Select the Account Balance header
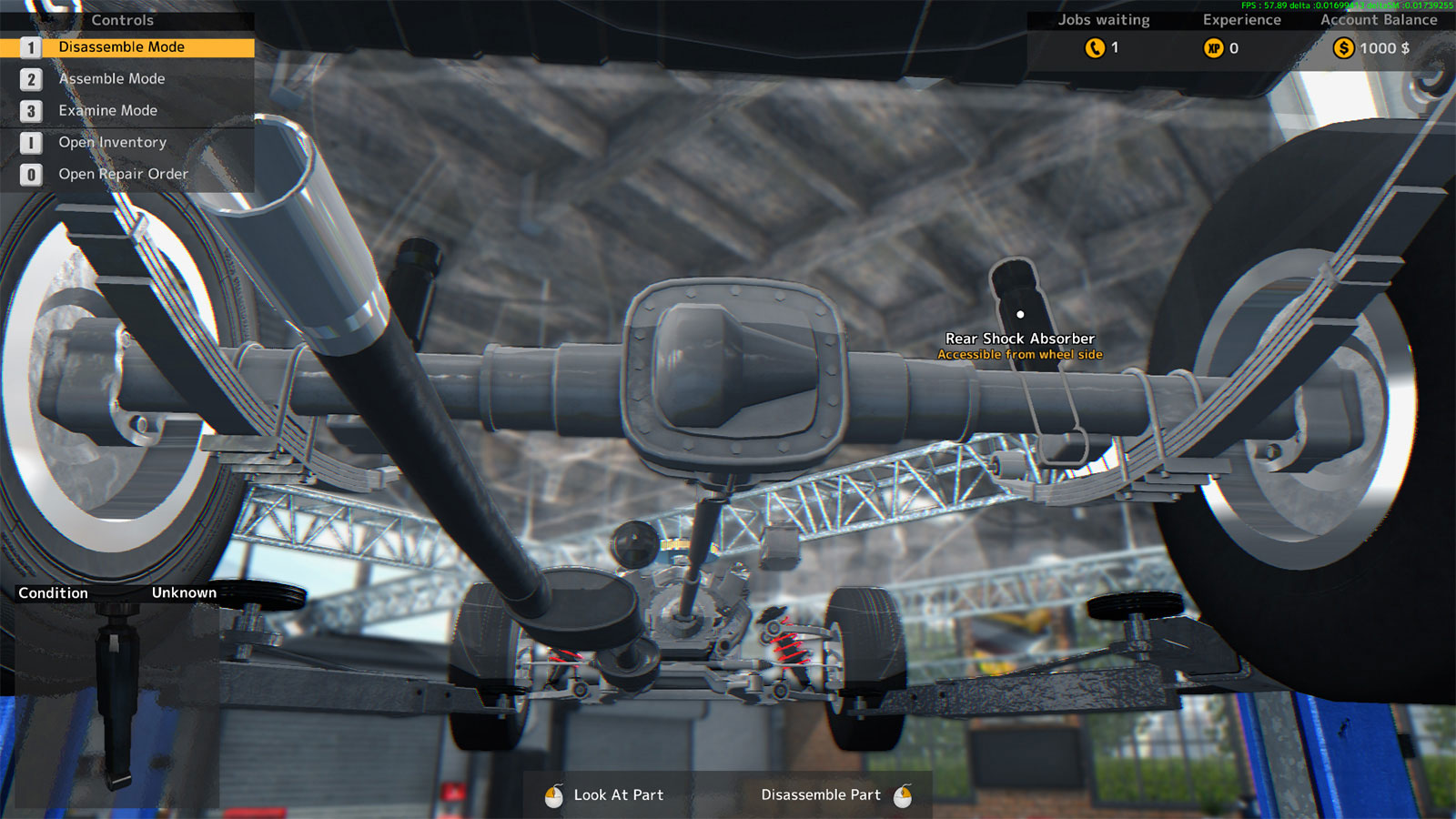 pos(1380,19)
